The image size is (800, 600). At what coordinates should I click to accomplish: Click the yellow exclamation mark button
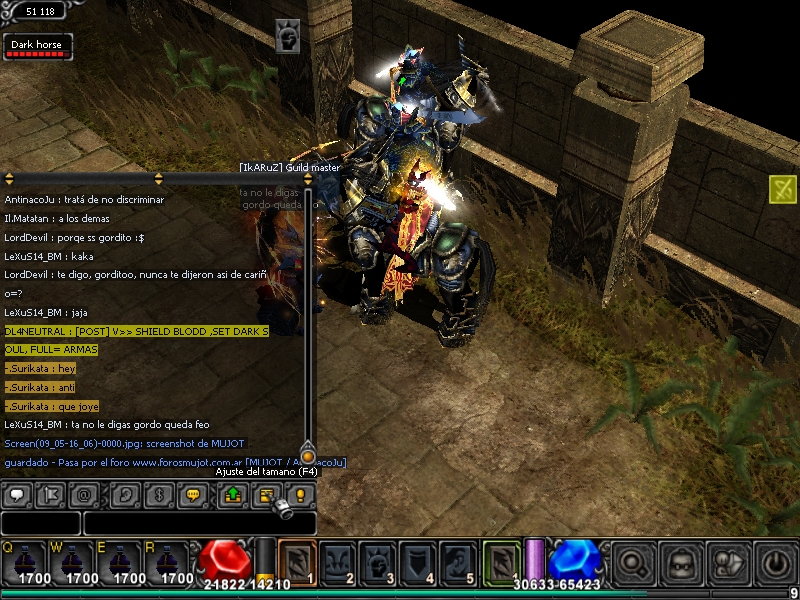click(x=300, y=494)
